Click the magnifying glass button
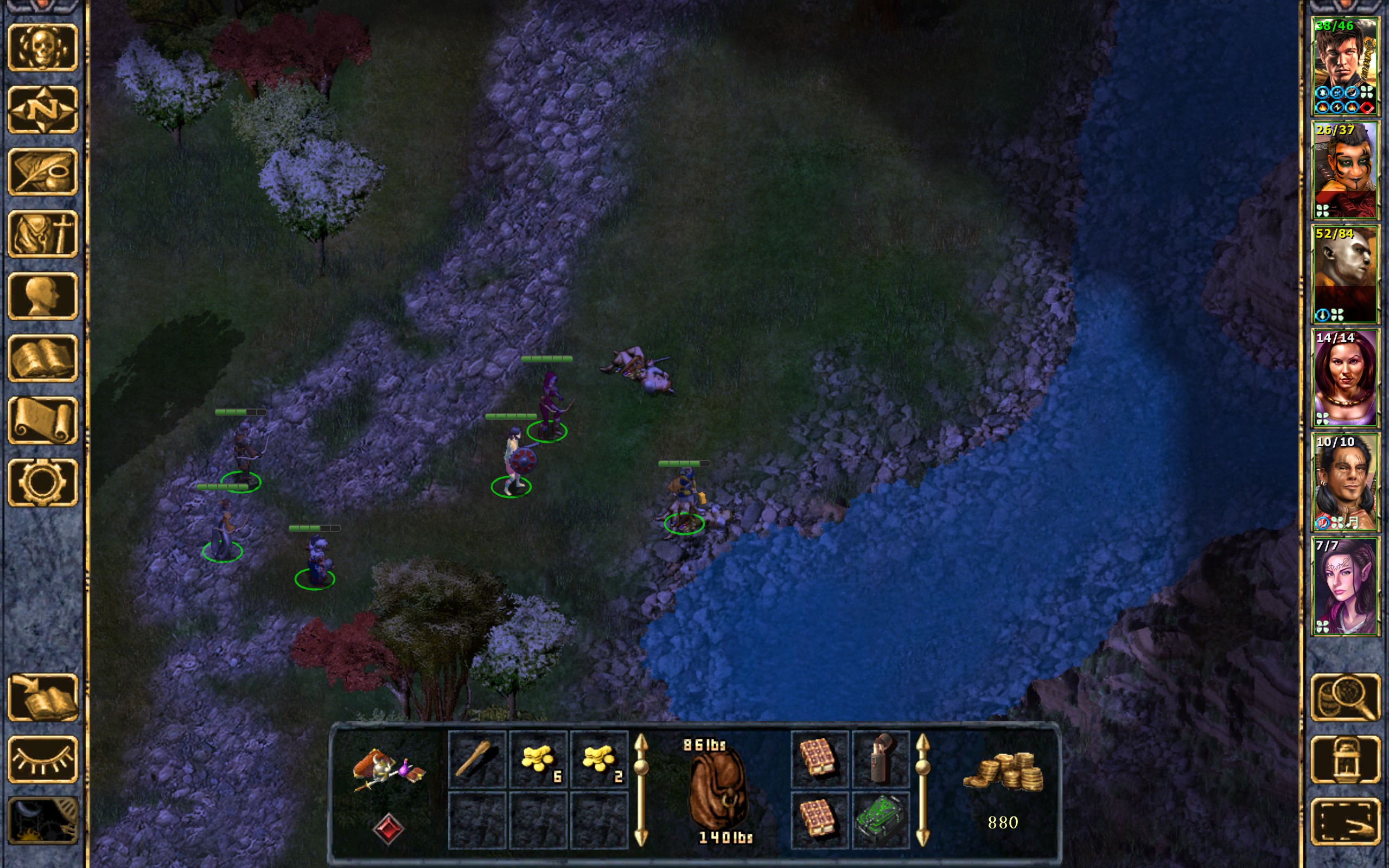Viewport: 1389px width, 868px height. [x=1345, y=697]
